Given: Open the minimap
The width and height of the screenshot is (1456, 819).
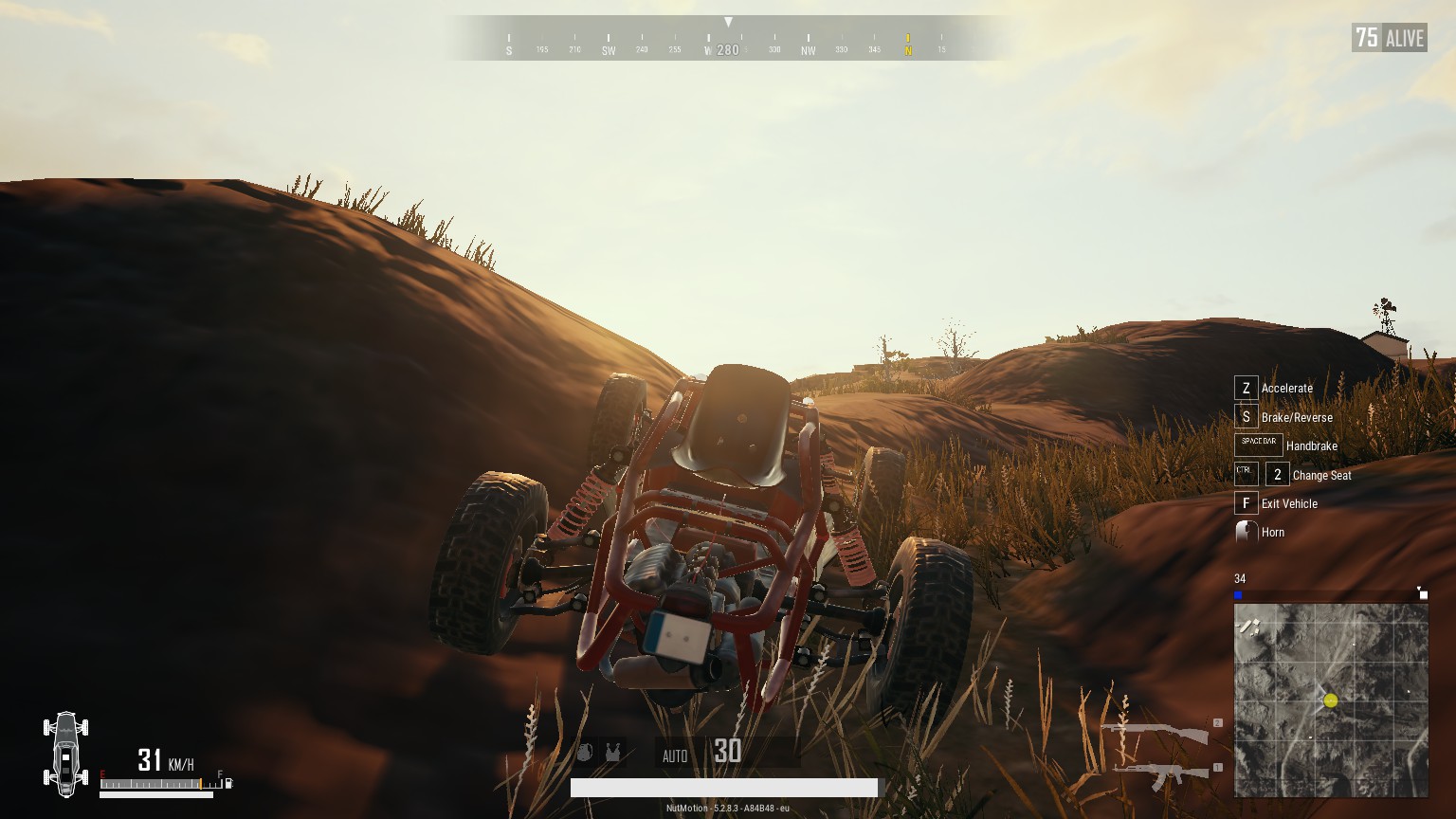Looking at the screenshot, I should click(x=1331, y=701).
